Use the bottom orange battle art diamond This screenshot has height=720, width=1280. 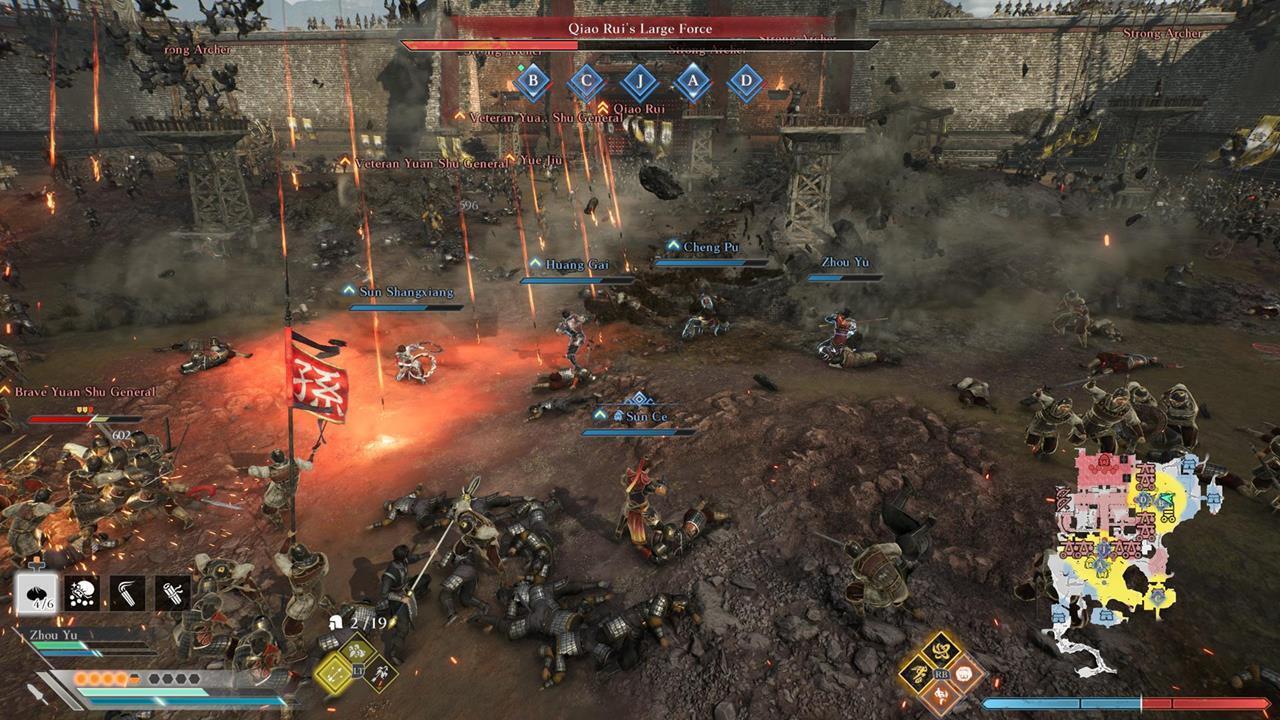pyautogui.click(x=941, y=696)
